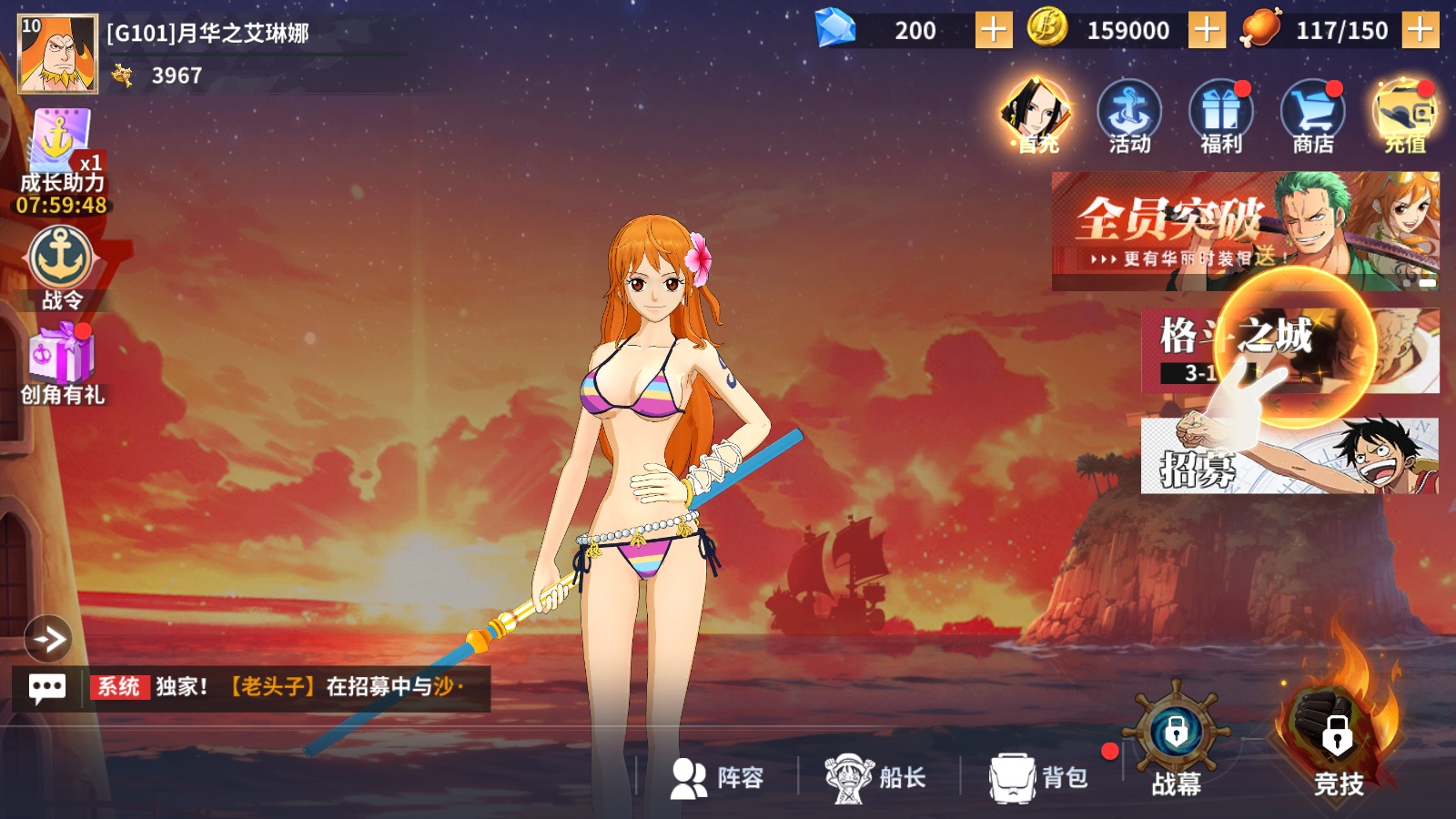
Task: Open the 背包 backpack inventory
Action: coord(1039,778)
